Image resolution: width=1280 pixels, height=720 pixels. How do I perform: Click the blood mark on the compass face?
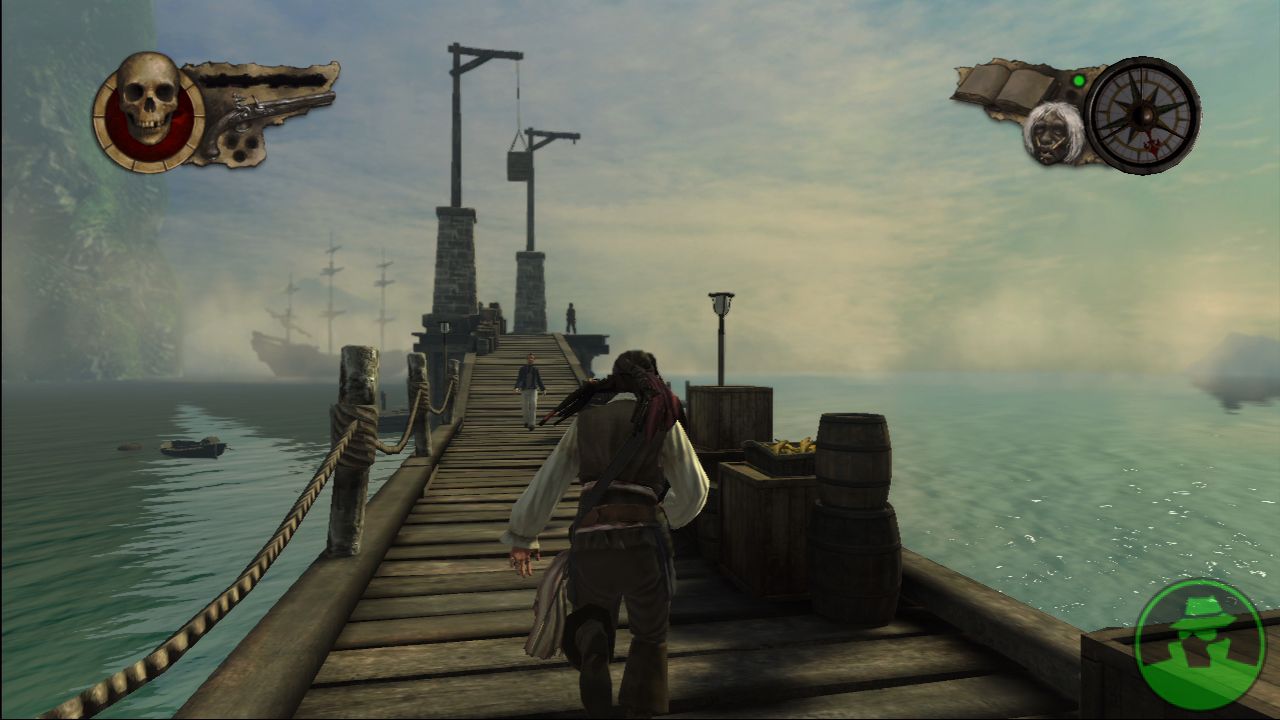[x=1151, y=143]
